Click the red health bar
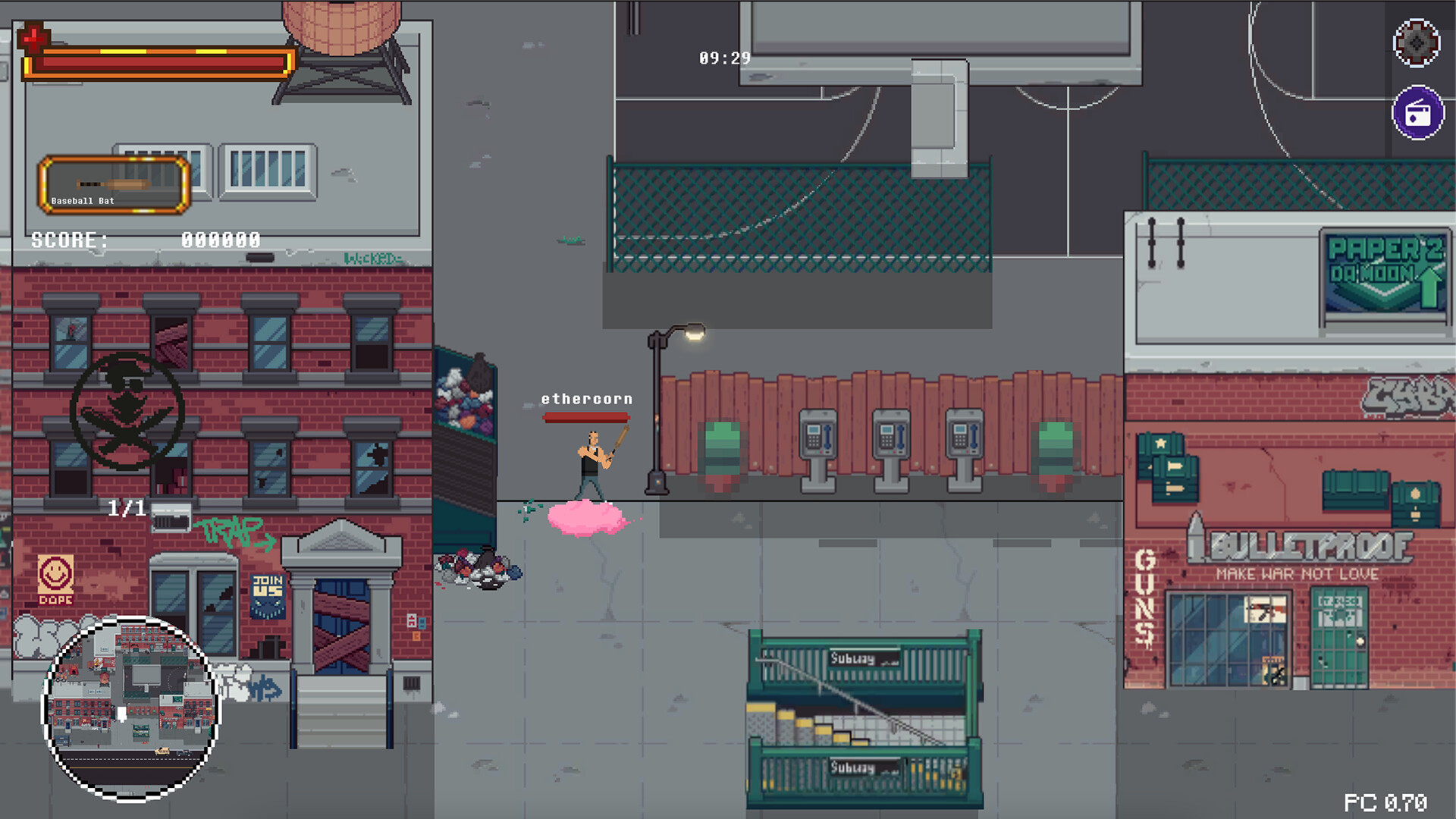Viewport: 1456px width, 819px height. click(x=155, y=62)
